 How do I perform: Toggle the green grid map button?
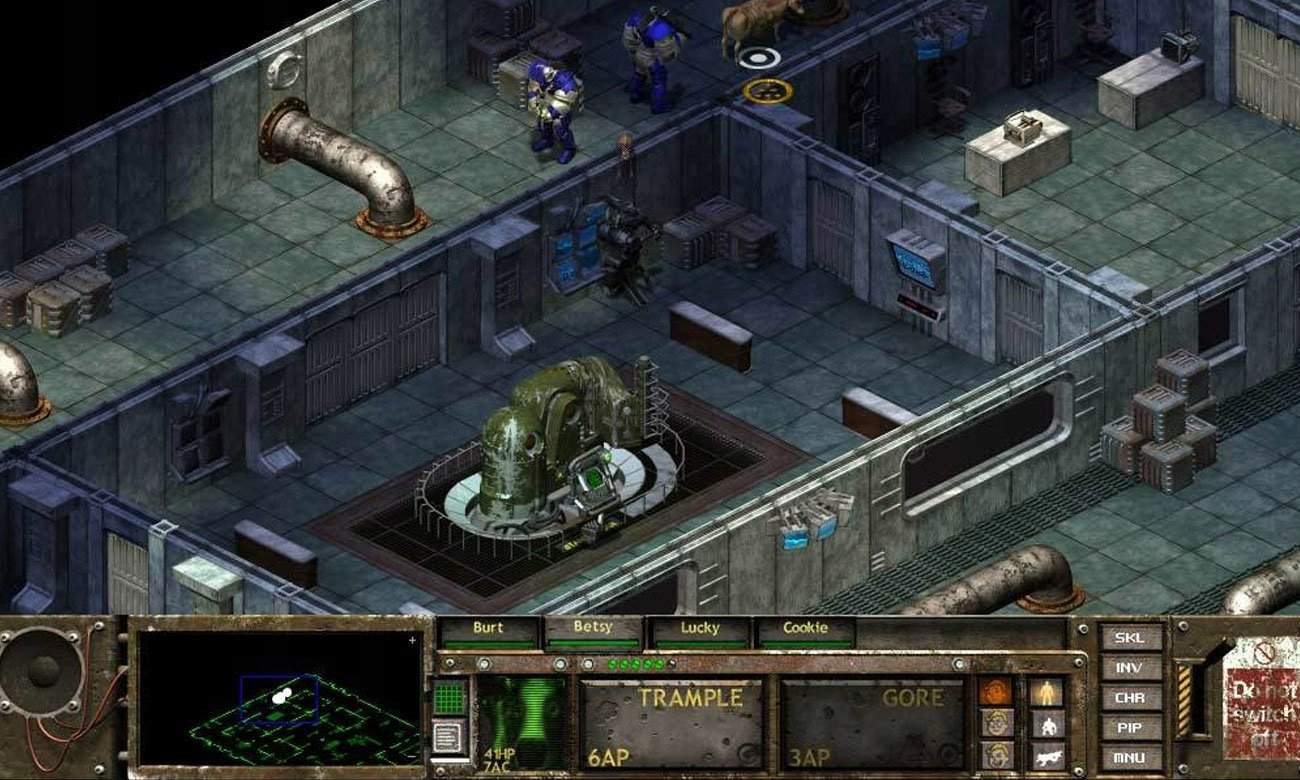(450, 697)
